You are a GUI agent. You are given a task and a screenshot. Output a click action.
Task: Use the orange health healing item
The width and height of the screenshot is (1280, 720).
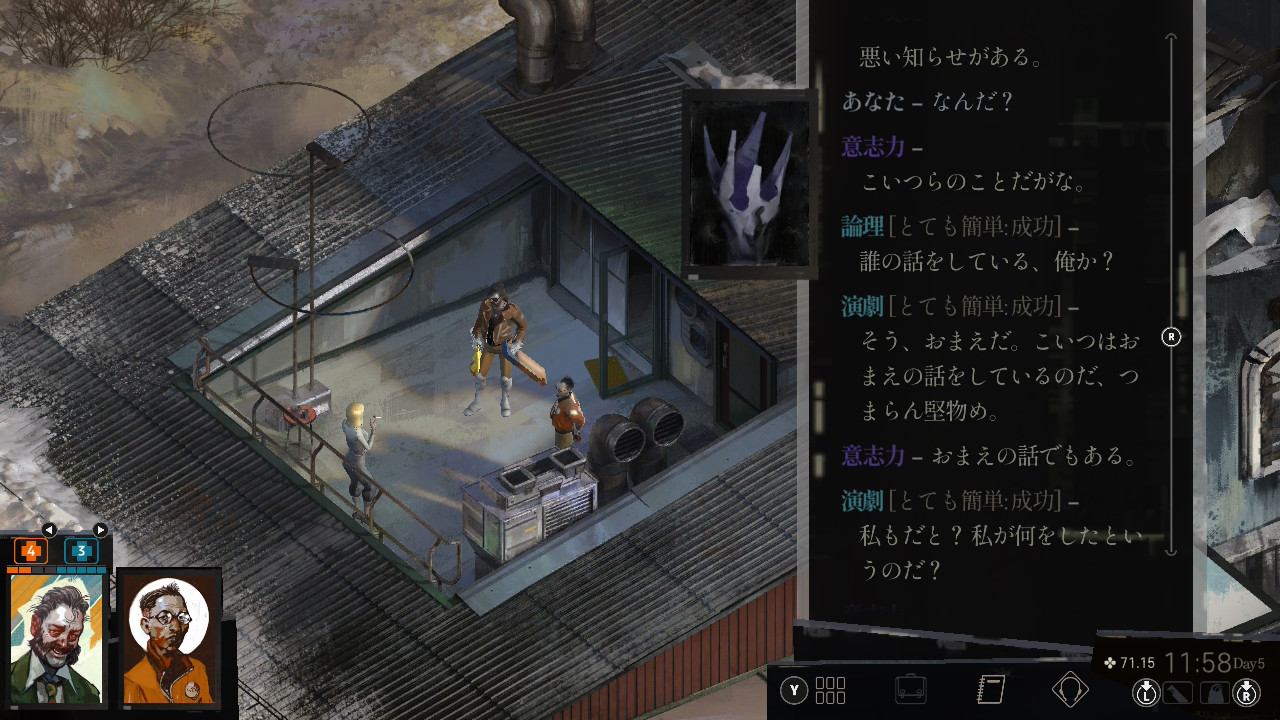(31, 551)
